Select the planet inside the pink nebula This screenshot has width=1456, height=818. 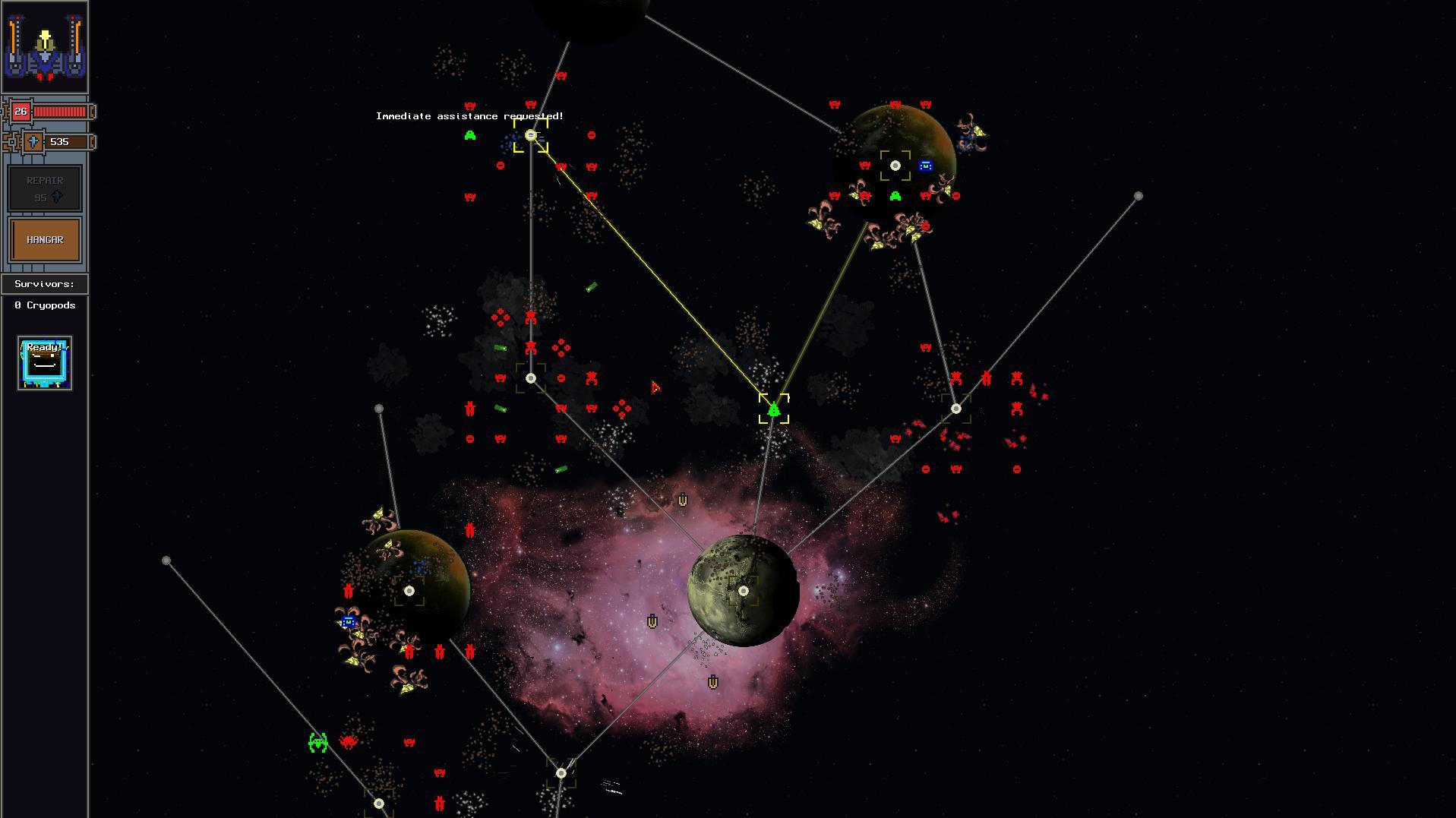(742, 590)
